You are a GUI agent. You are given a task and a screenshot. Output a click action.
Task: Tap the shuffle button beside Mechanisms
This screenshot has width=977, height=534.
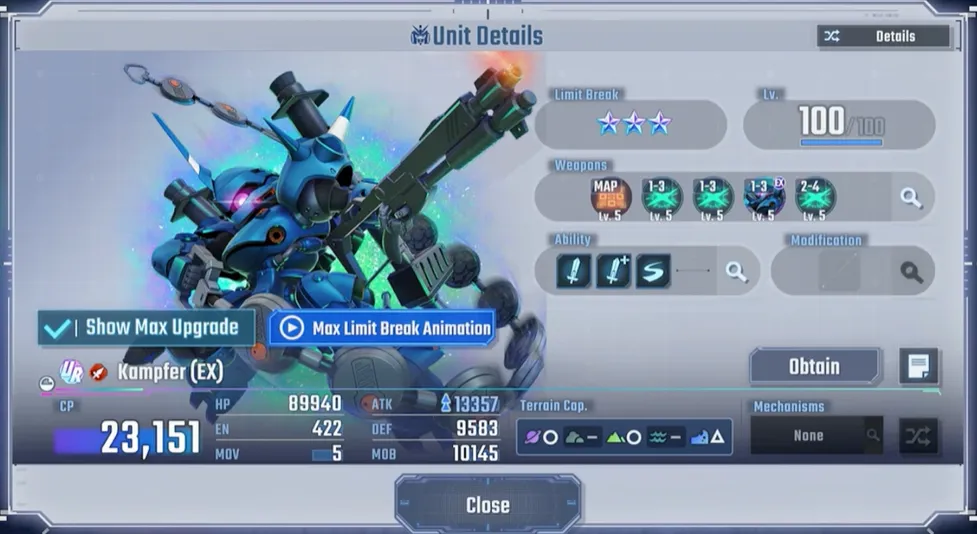click(918, 436)
